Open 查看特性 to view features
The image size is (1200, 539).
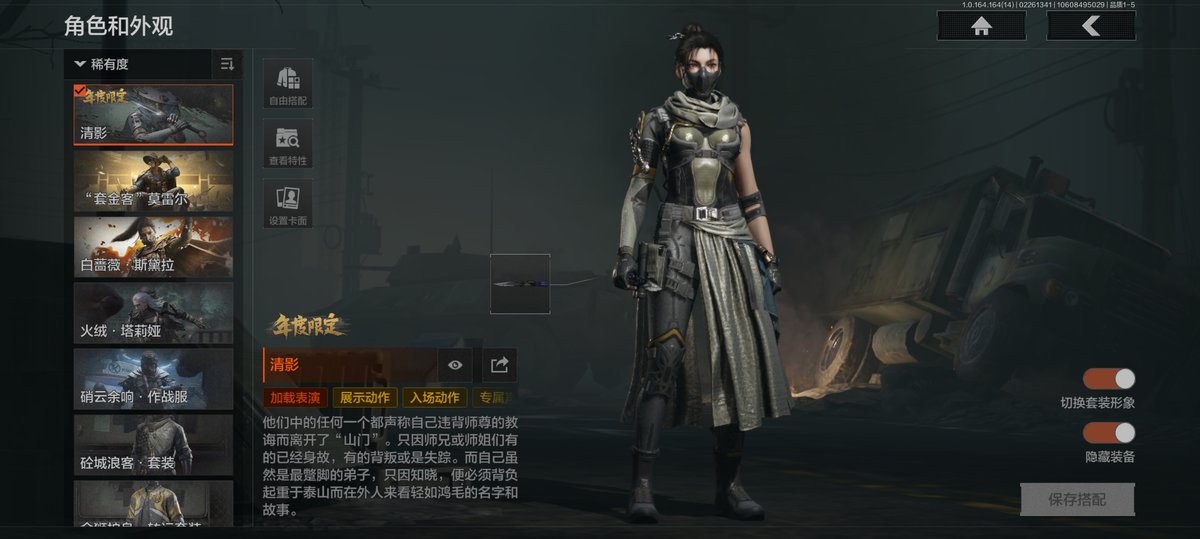288,144
